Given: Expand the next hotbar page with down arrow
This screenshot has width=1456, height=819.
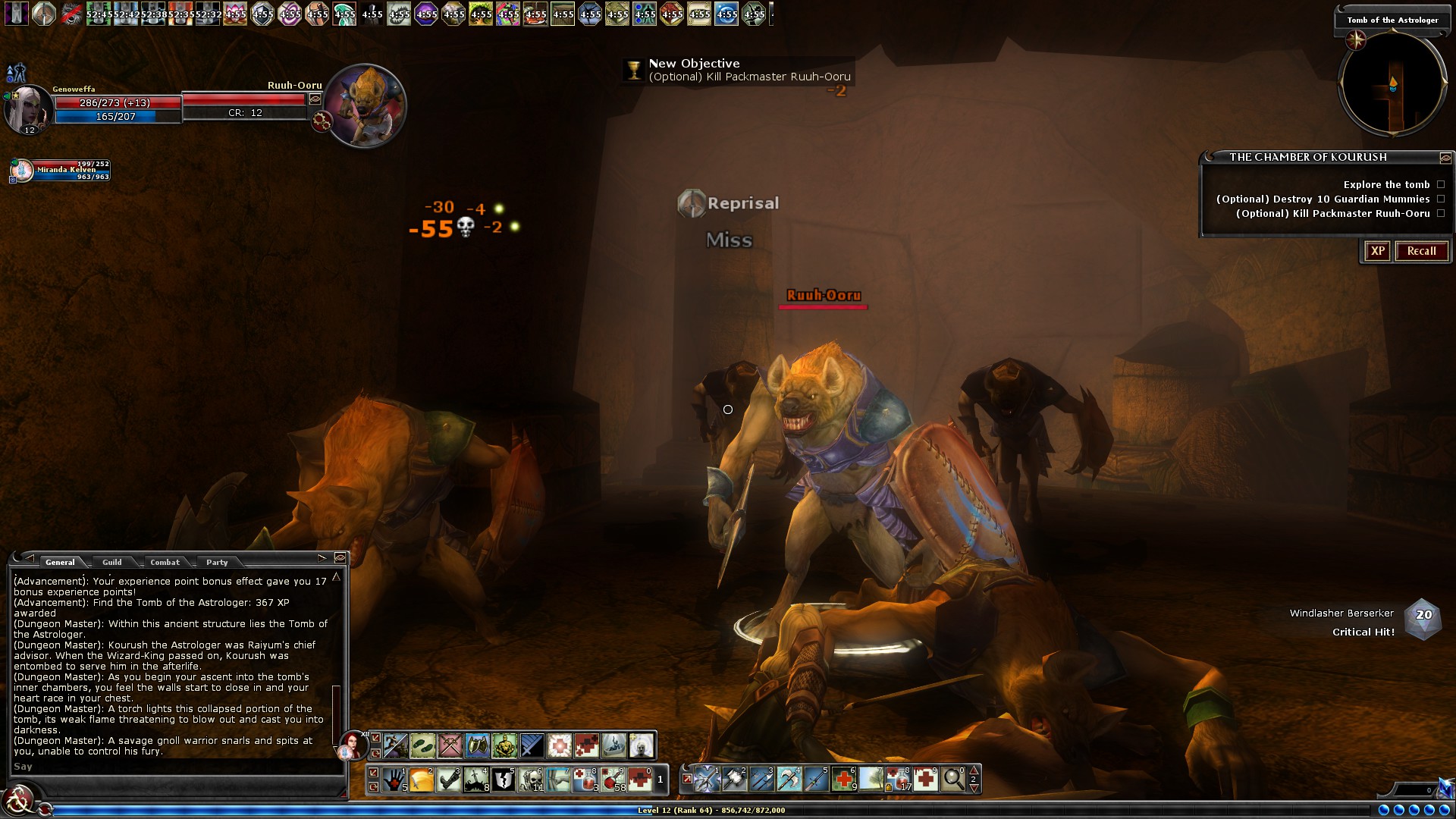Looking at the screenshot, I should point(973,789).
